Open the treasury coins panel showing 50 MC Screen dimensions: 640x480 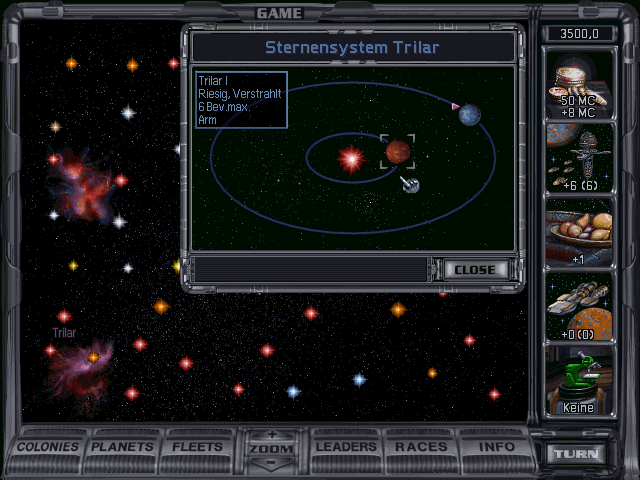point(579,84)
